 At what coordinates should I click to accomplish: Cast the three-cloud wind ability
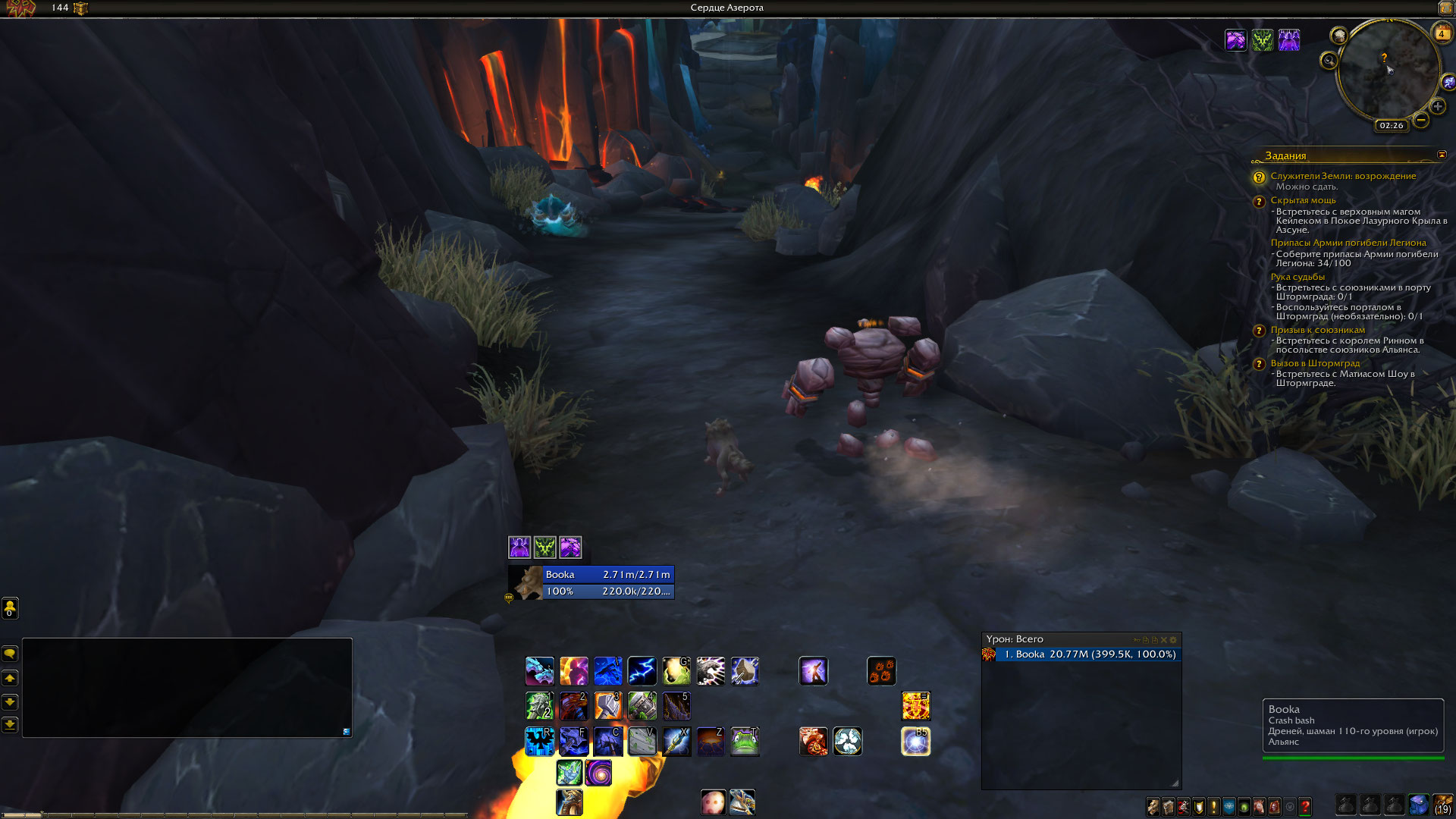click(847, 742)
